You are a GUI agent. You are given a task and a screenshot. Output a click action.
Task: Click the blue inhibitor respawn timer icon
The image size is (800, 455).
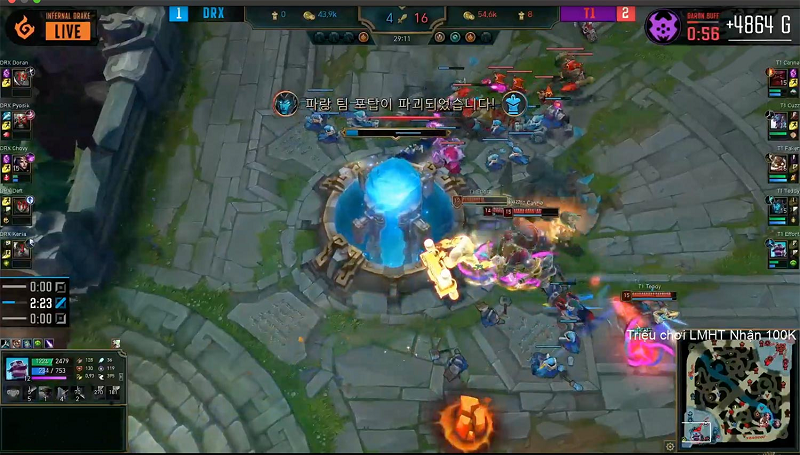point(60,302)
